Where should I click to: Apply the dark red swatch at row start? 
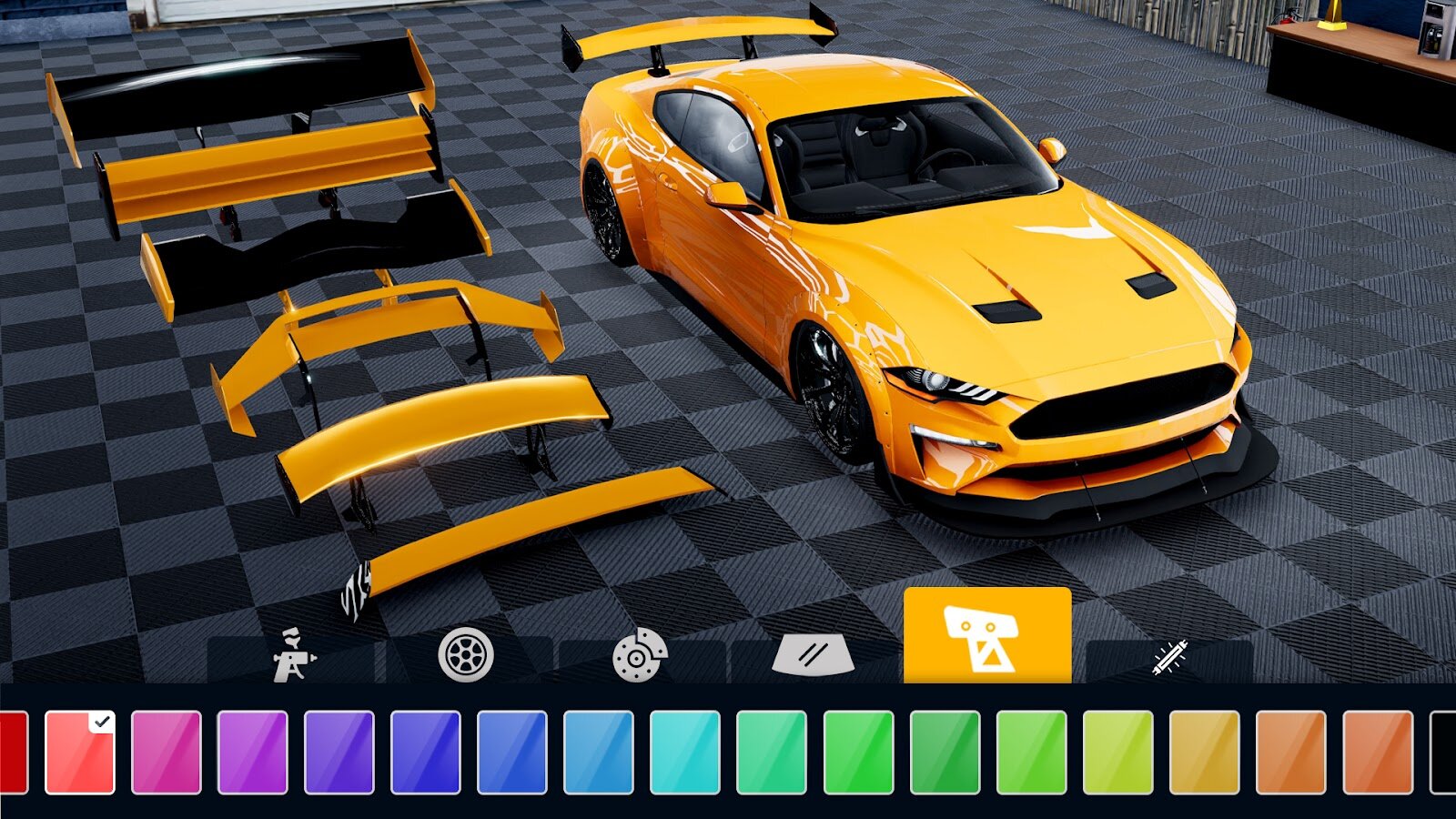point(13,753)
